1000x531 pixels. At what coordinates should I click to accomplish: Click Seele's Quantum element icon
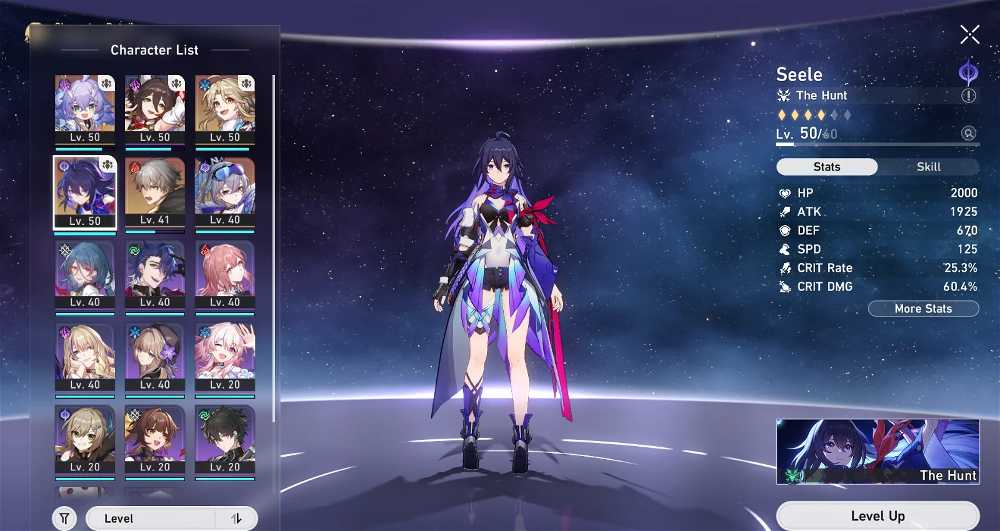[x=968, y=72]
